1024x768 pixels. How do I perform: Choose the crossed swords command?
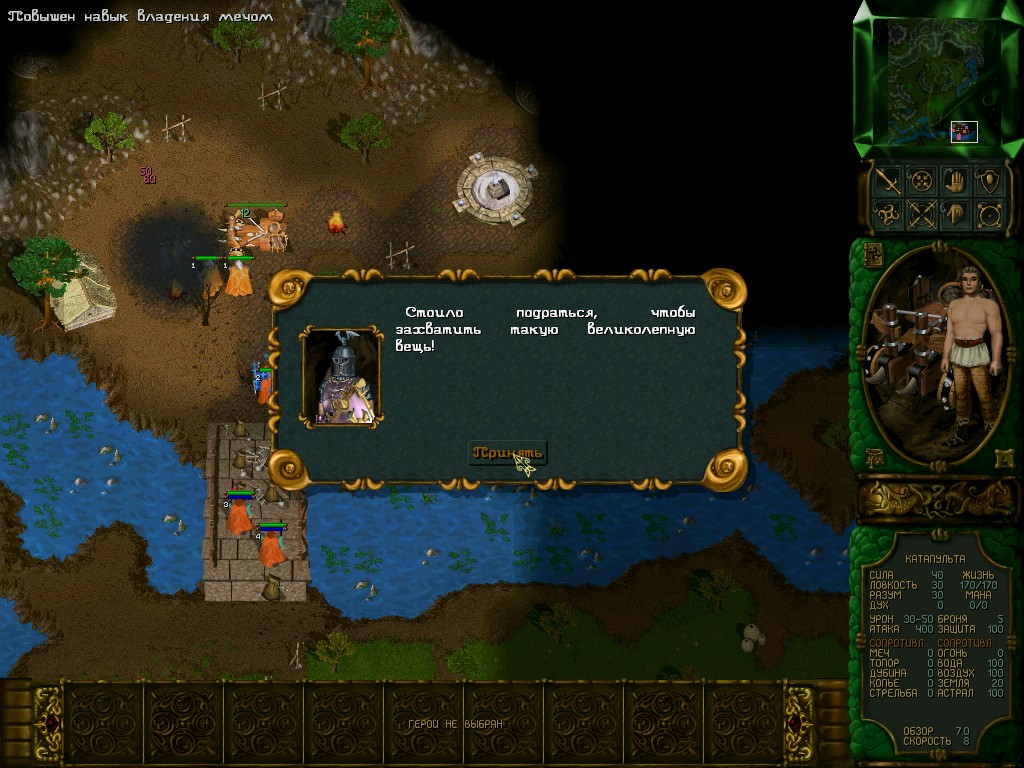[921, 214]
